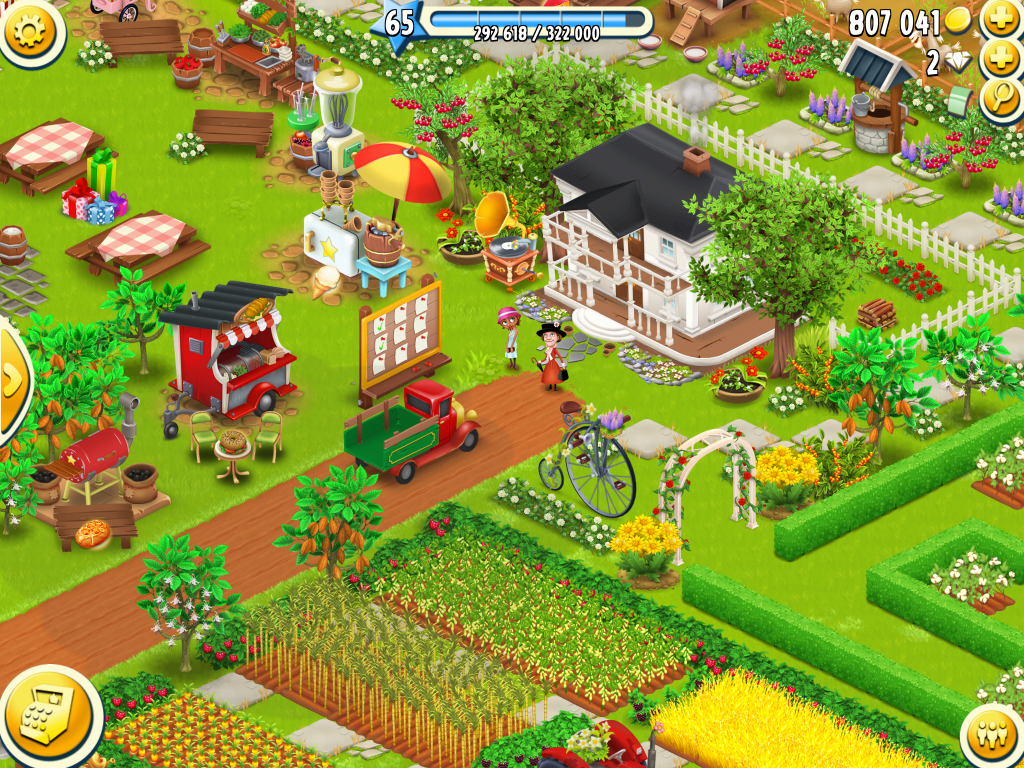
Task: Open the settings gear menu
Action: (31, 30)
